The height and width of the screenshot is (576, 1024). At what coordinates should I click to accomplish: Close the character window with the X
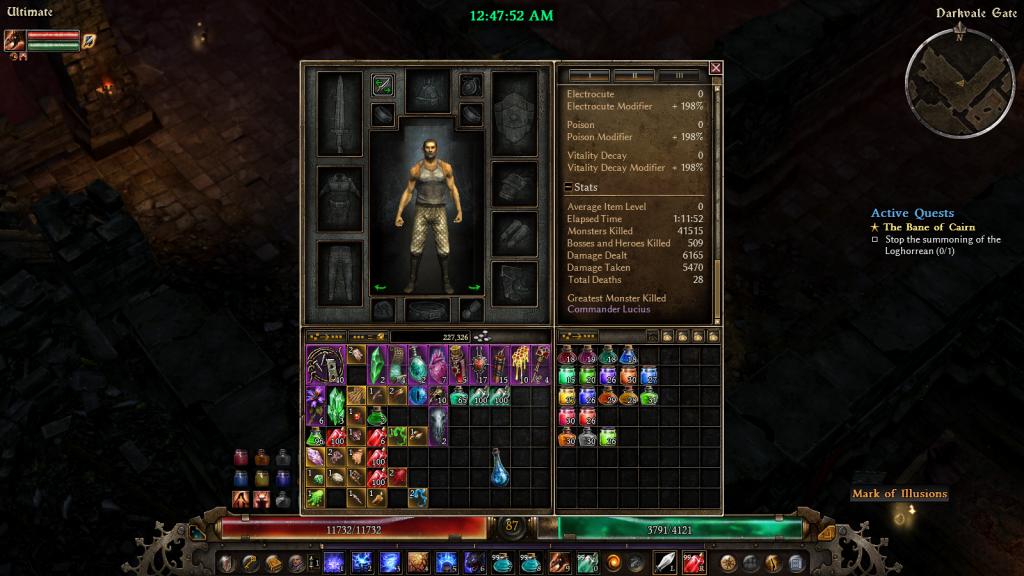pyautogui.click(x=715, y=68)
